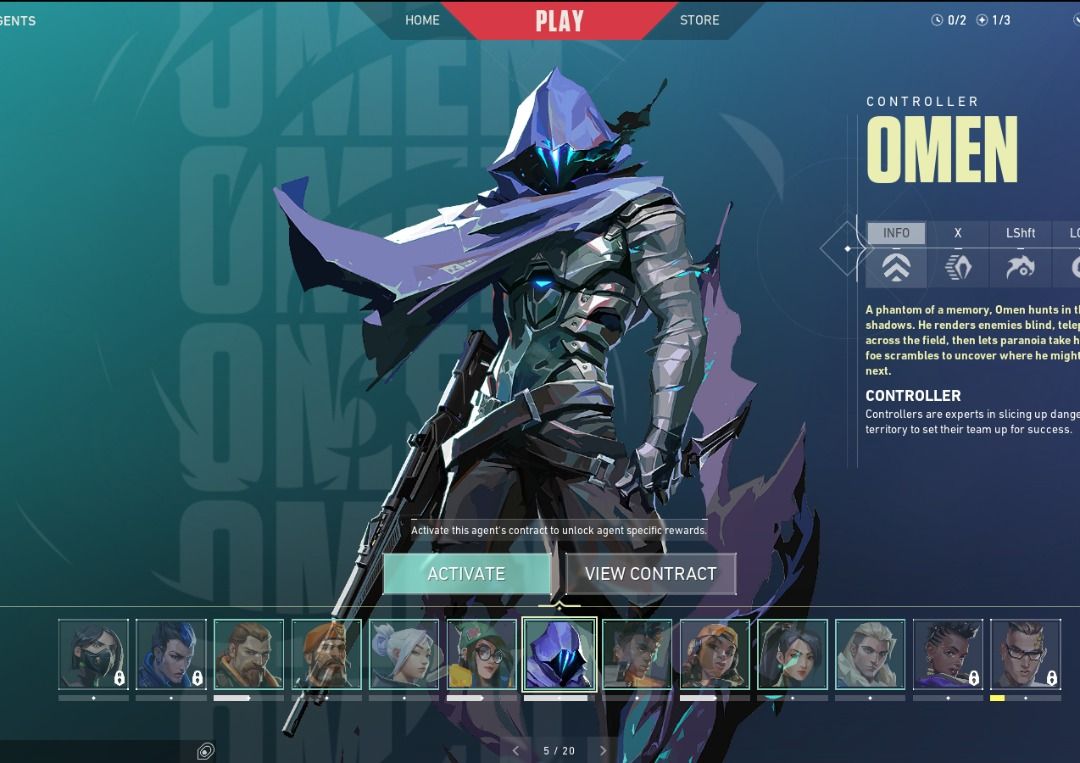1080x763 pixels.
Task: Show Omen's Paranoia ability under LShft
Action: [1020, 256]
